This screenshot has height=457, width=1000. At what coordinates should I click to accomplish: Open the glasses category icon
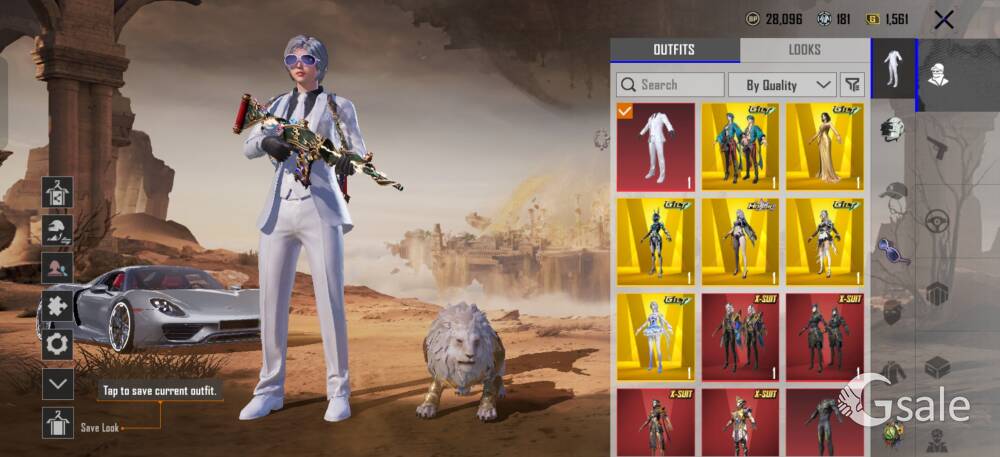click(893, 249)
